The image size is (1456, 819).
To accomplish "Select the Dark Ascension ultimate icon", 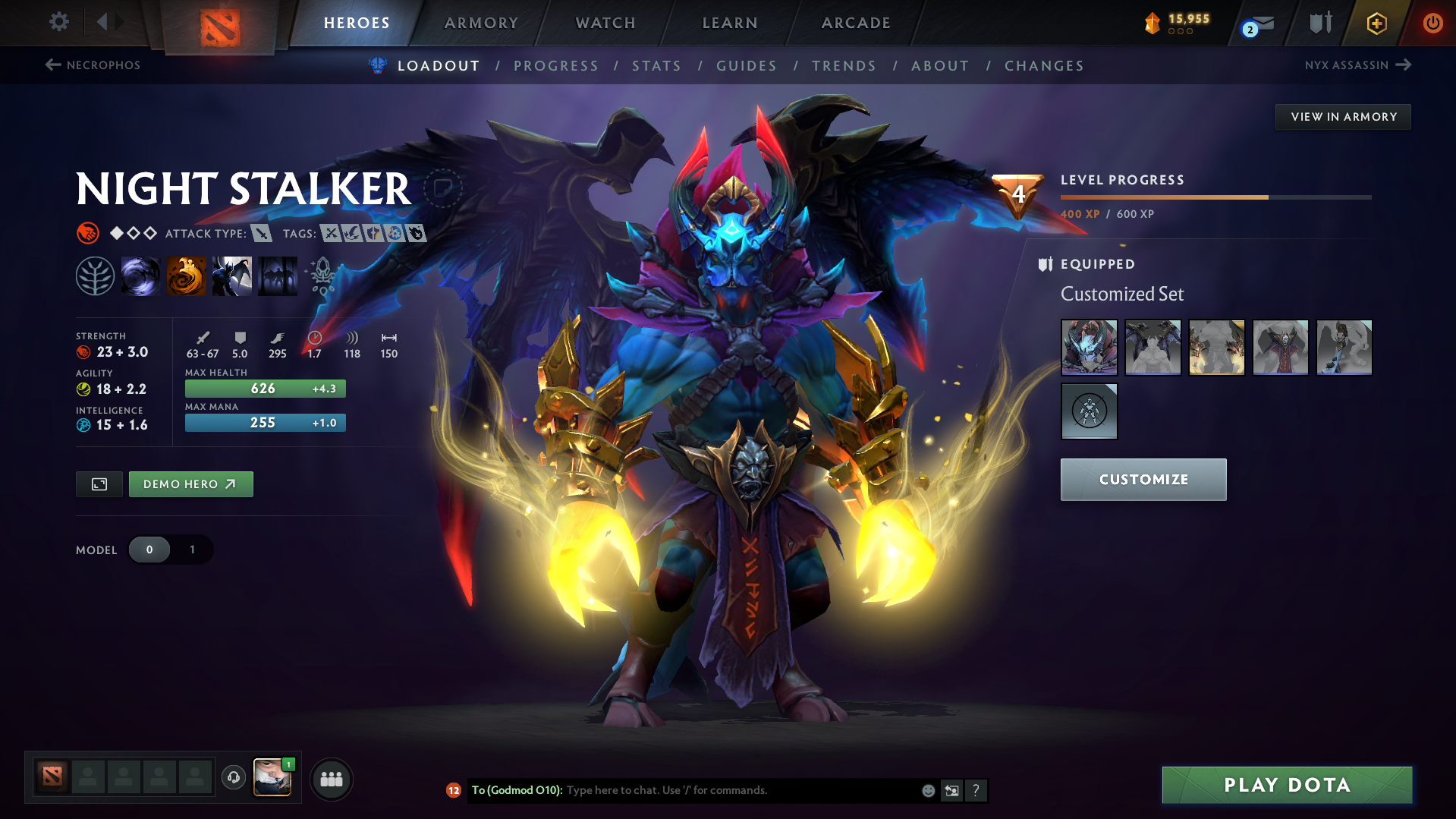I will (278, 276).
